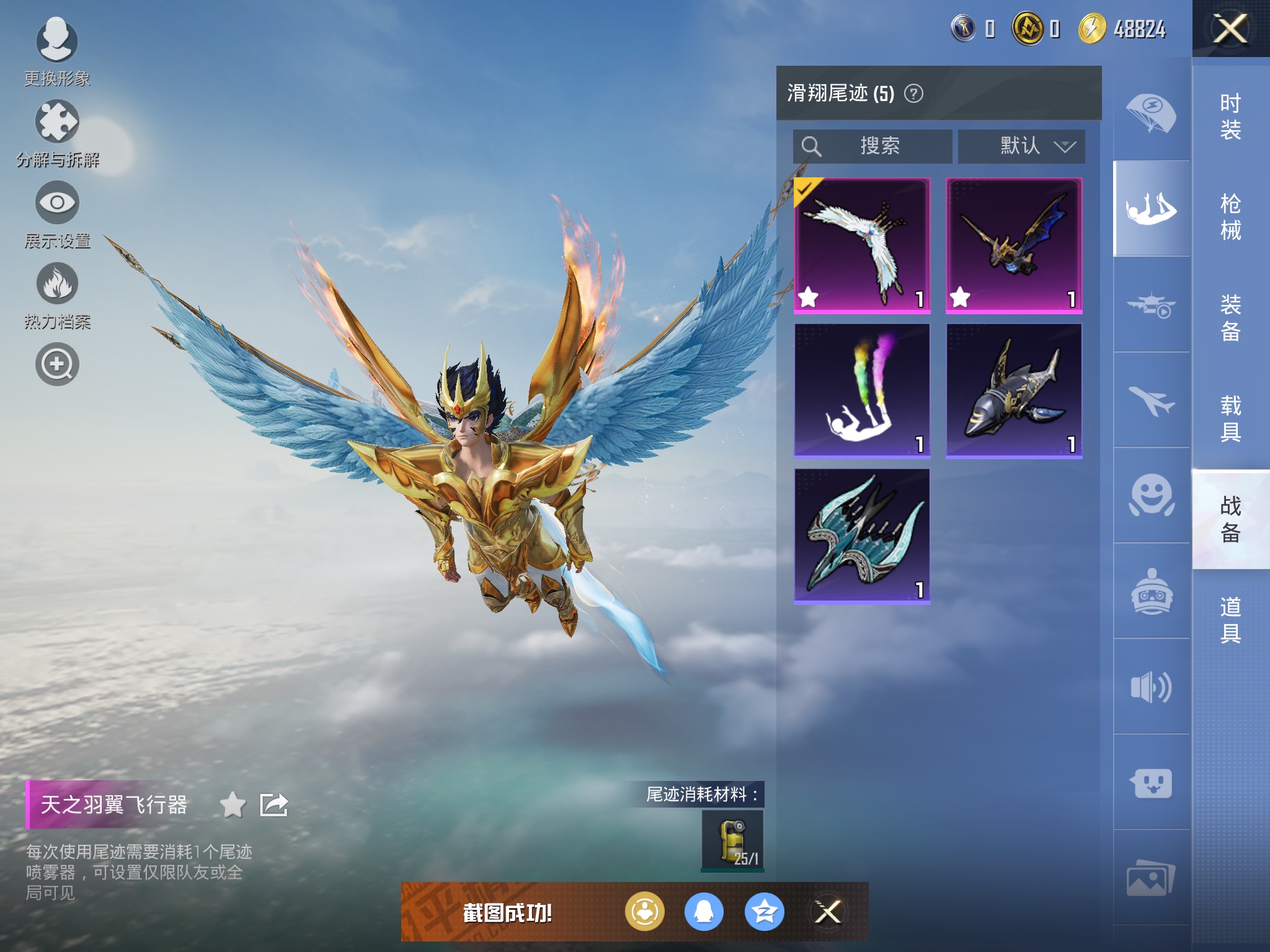
Task: Toggle the star on the blue dragon trail
Action: point(961,298)
